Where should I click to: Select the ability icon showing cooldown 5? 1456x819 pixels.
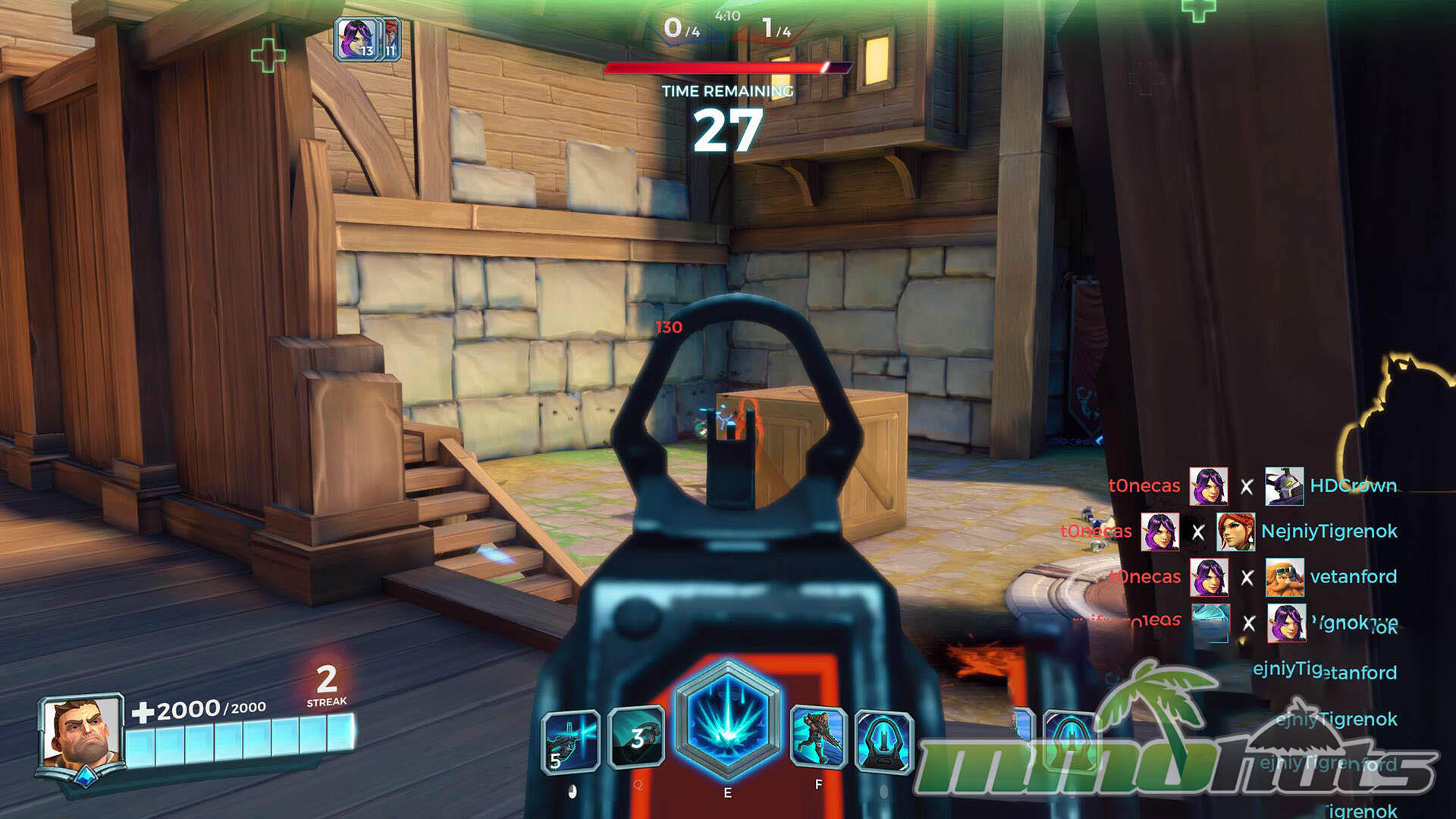coord(571,741)
